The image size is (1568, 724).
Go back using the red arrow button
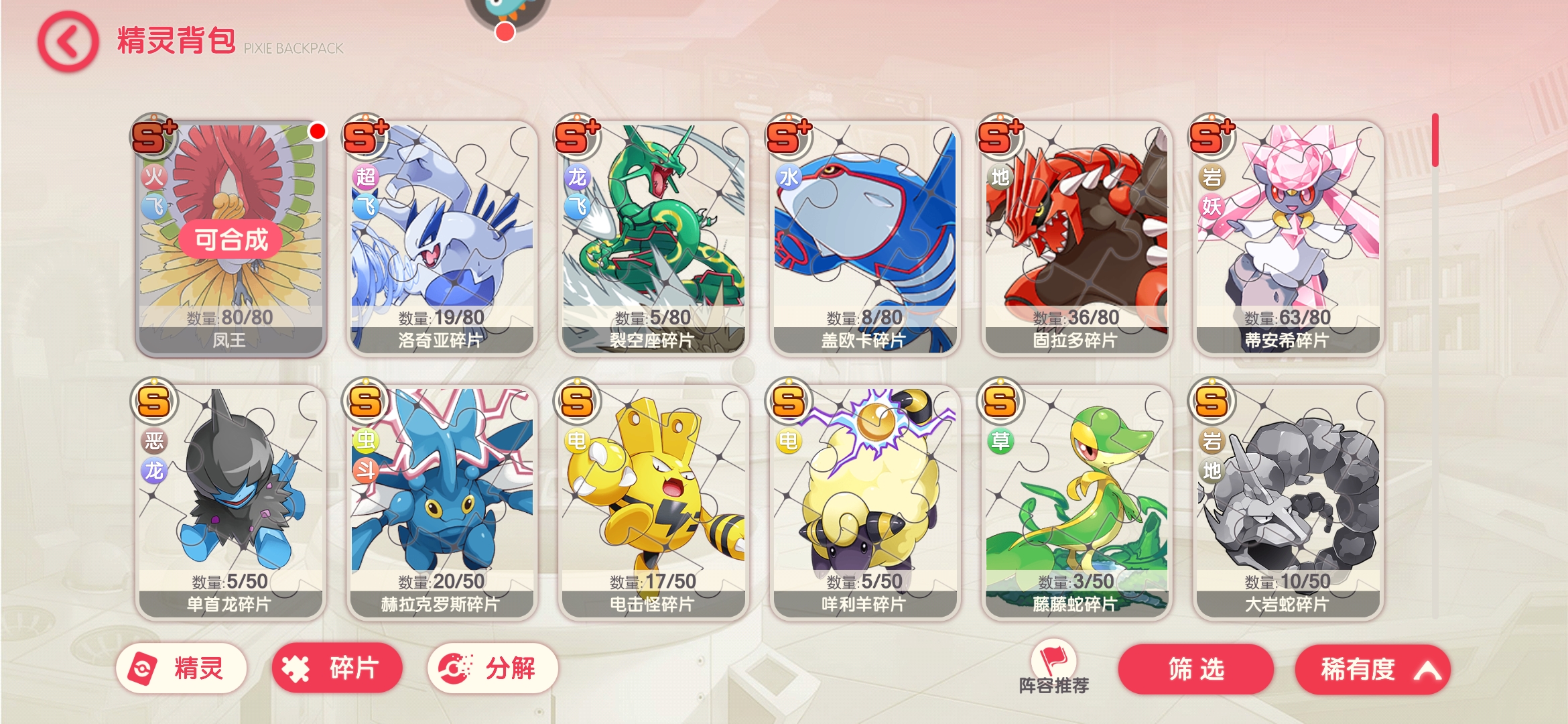68,42
